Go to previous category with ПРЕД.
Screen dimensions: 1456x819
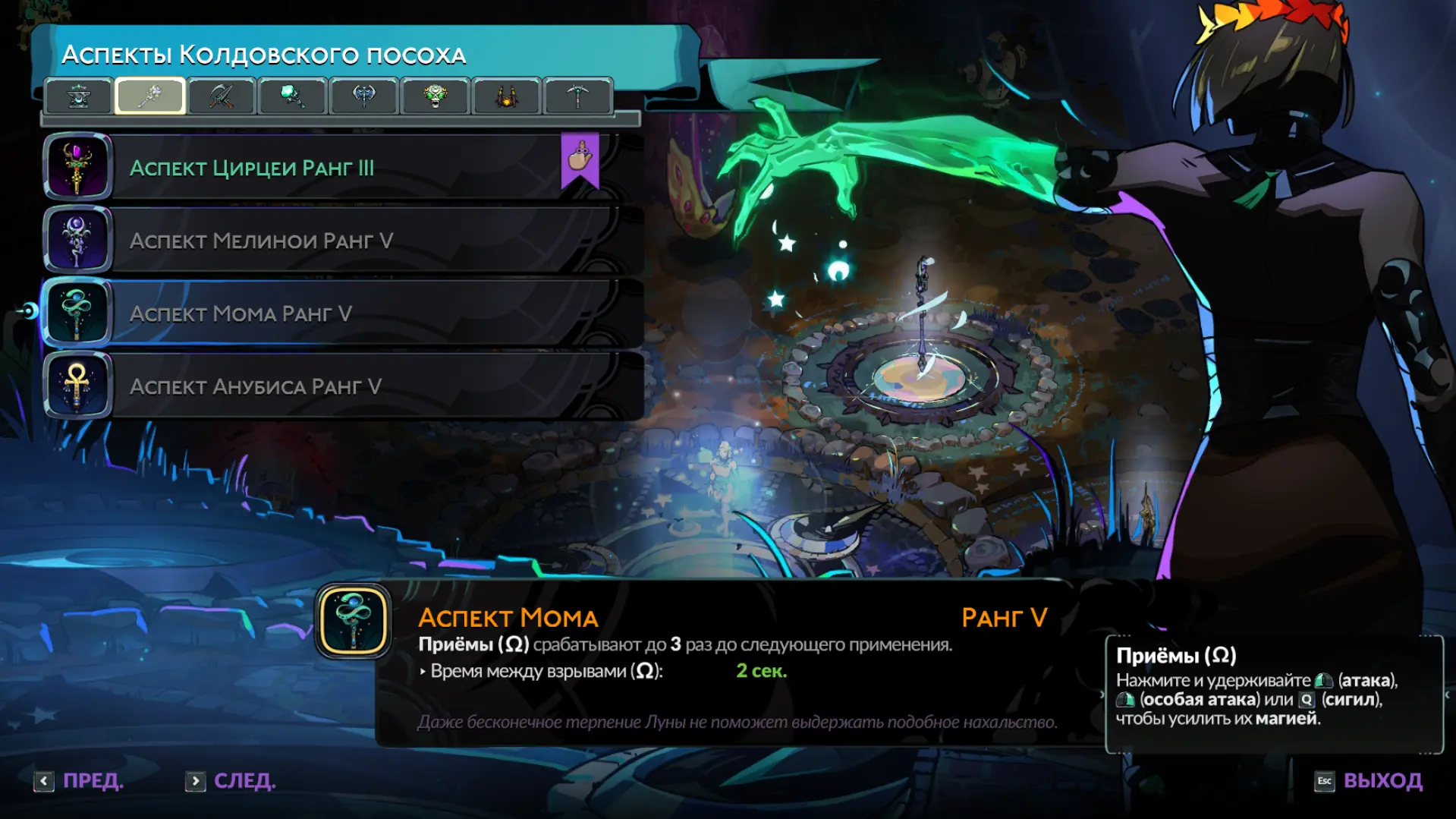[x=79, y=781]
